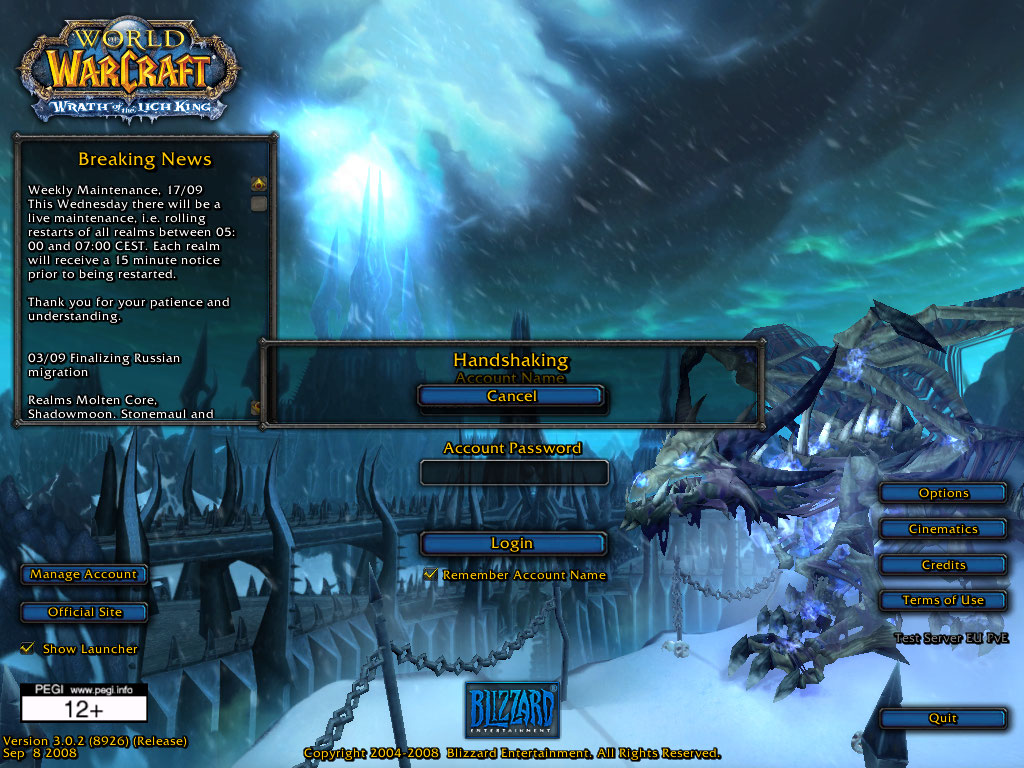
Task: Click the Login button
Action: tap(511, 544)
